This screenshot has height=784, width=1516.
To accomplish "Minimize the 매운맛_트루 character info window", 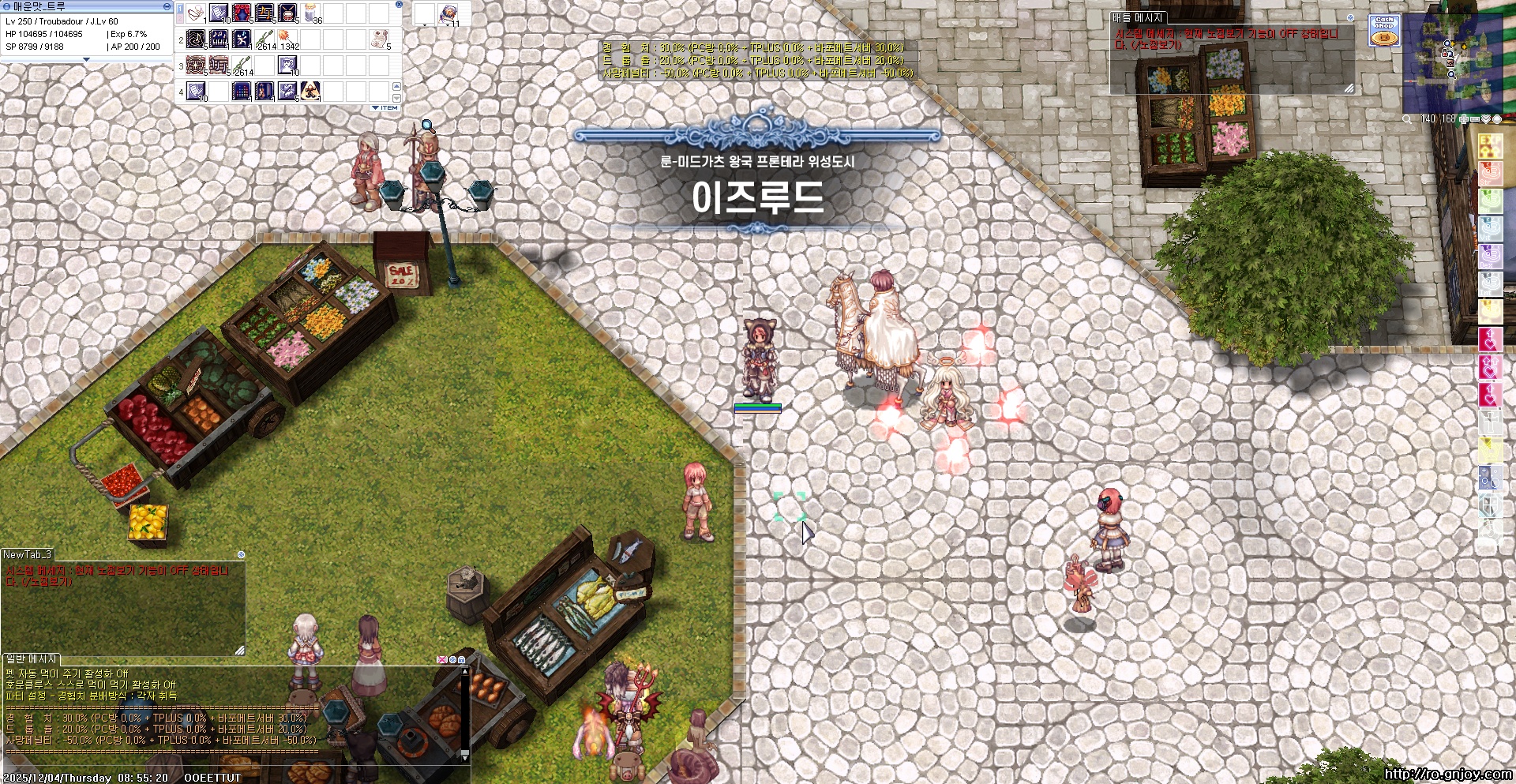I will pos(167,6).
